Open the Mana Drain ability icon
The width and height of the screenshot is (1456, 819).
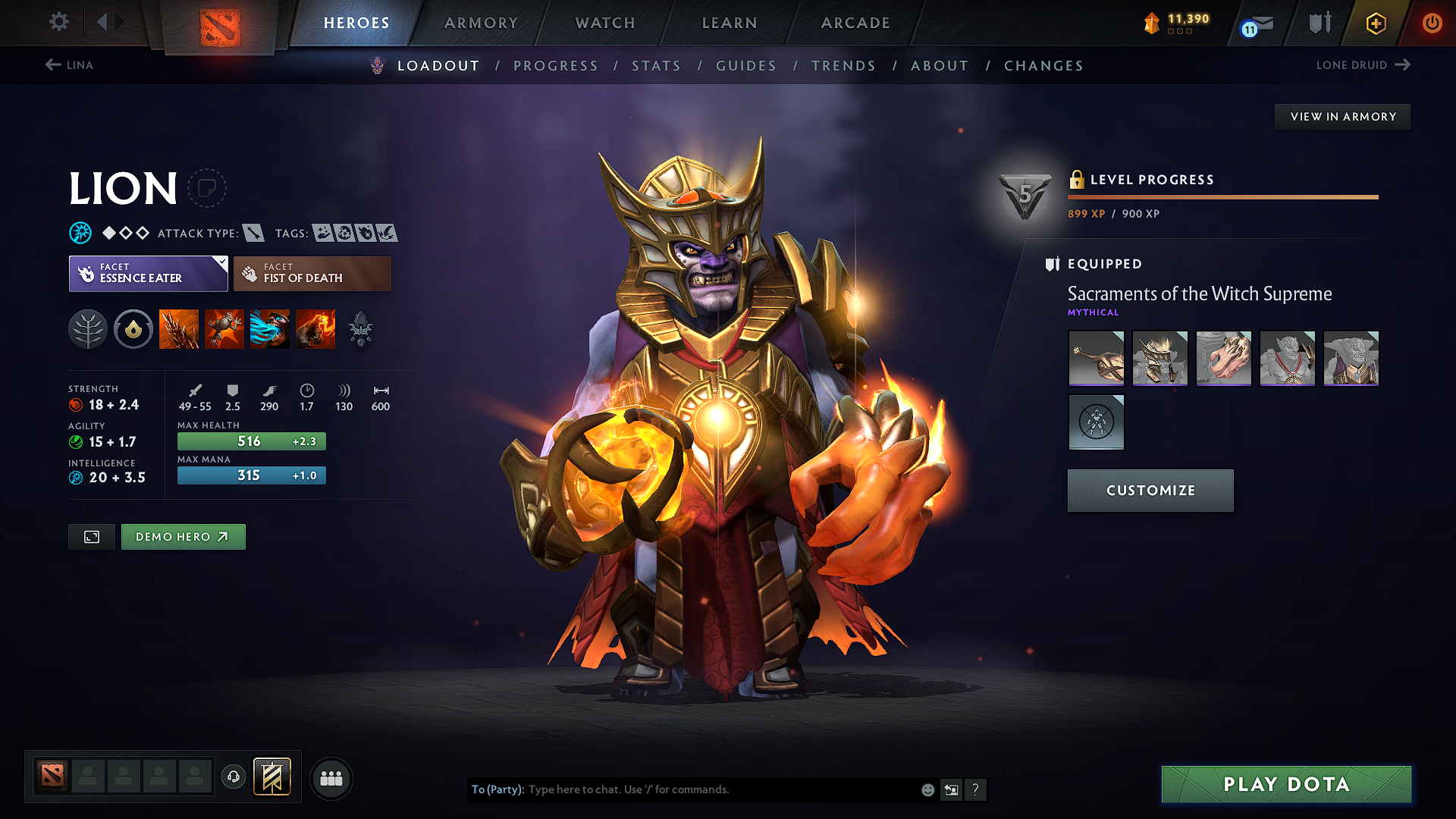tap(270, 328)
